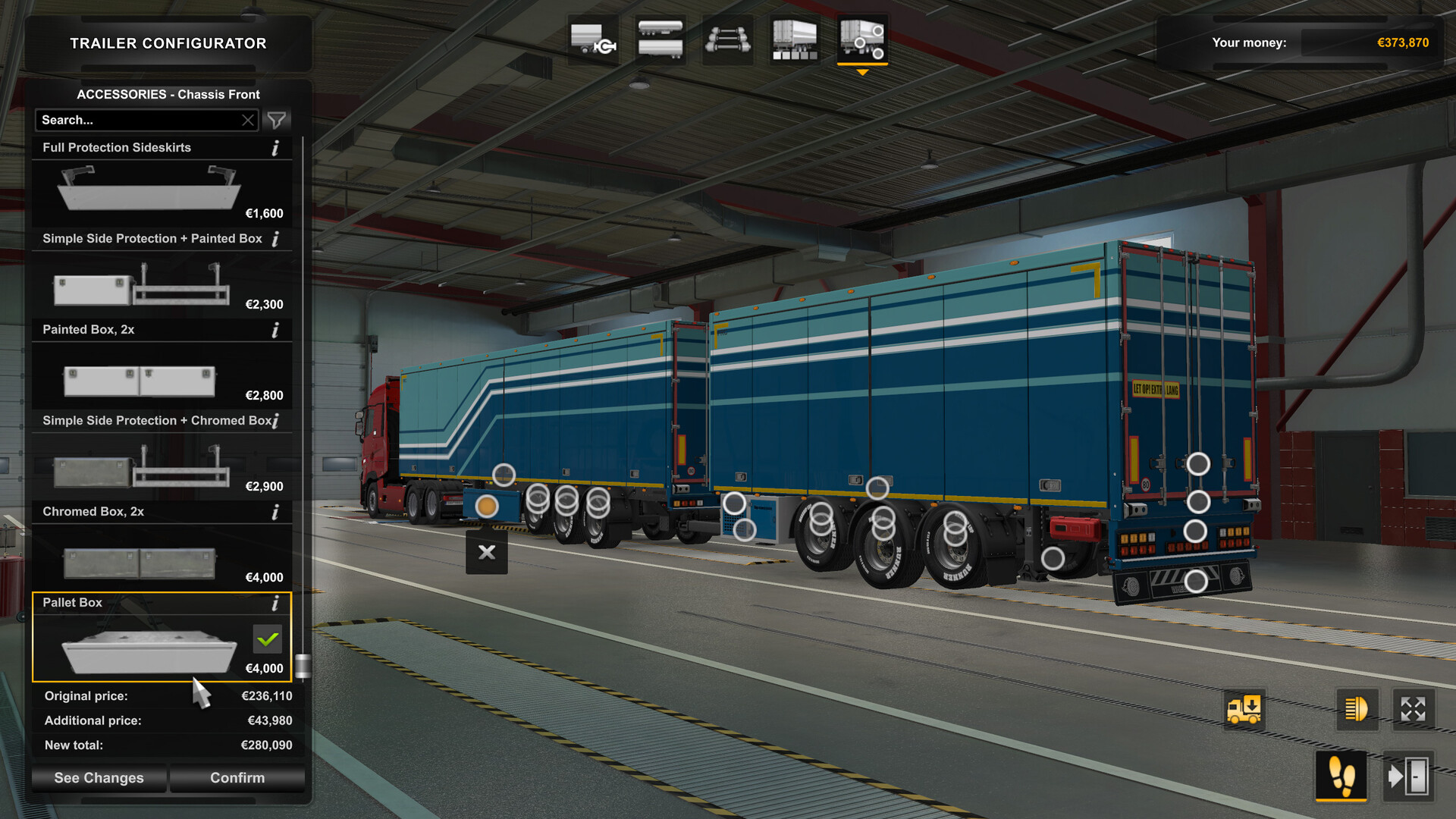This screenshot has height=819, width=1456.
Task: Open the trailer body configuration tab icon
Action: coord(593,39)
